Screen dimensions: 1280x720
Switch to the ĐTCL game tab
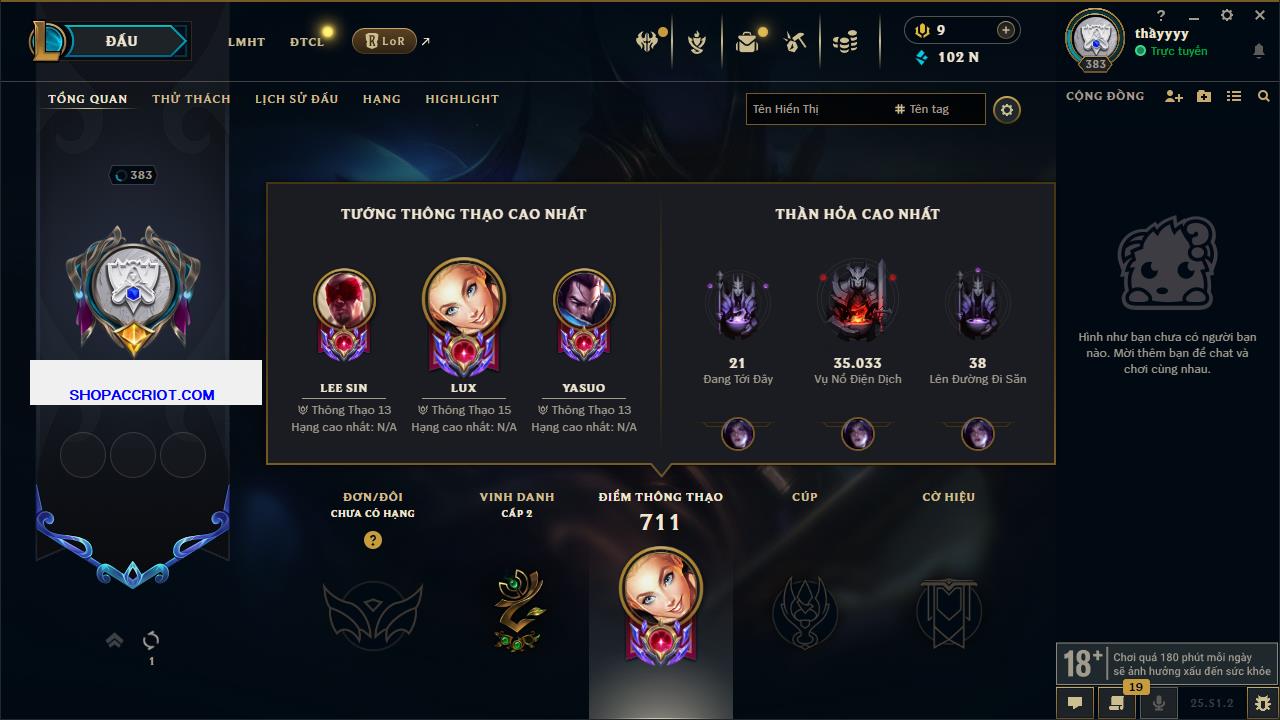[x=307, y=42]
